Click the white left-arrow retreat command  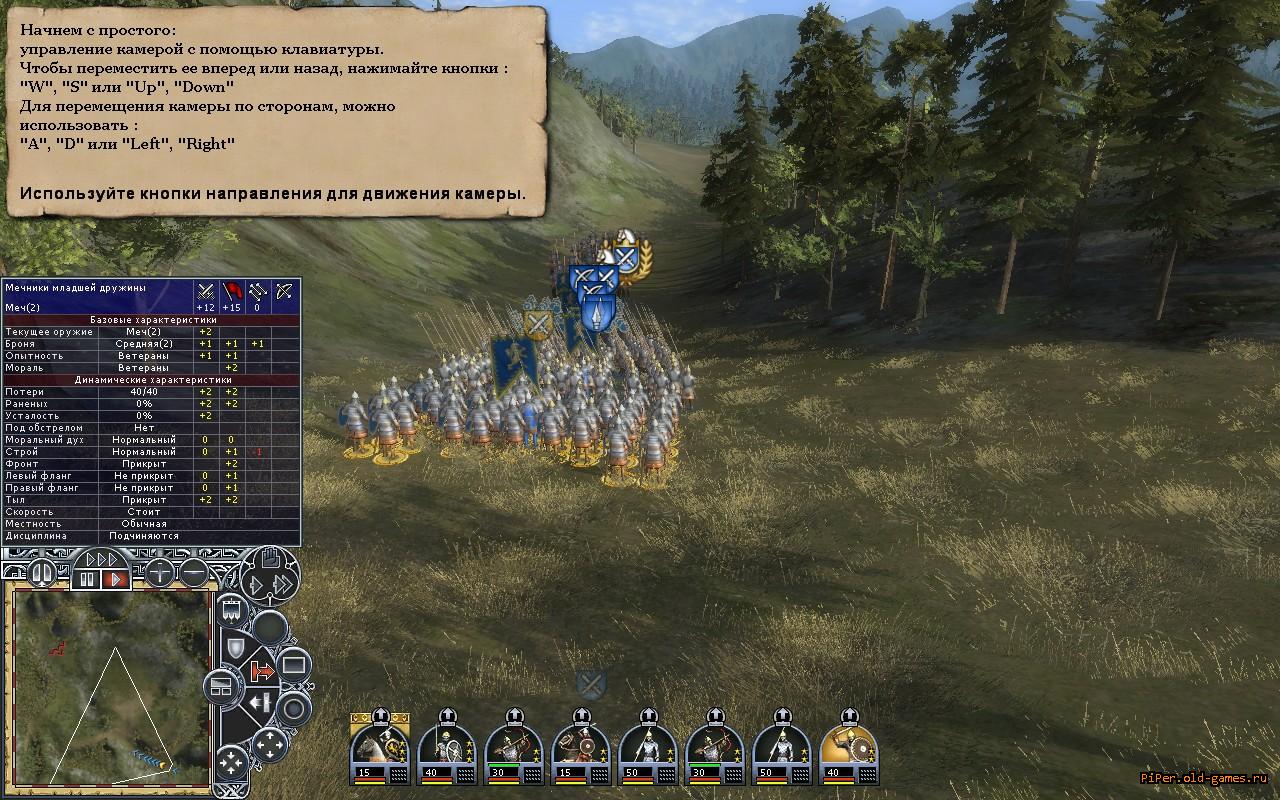tap(261, 703)
